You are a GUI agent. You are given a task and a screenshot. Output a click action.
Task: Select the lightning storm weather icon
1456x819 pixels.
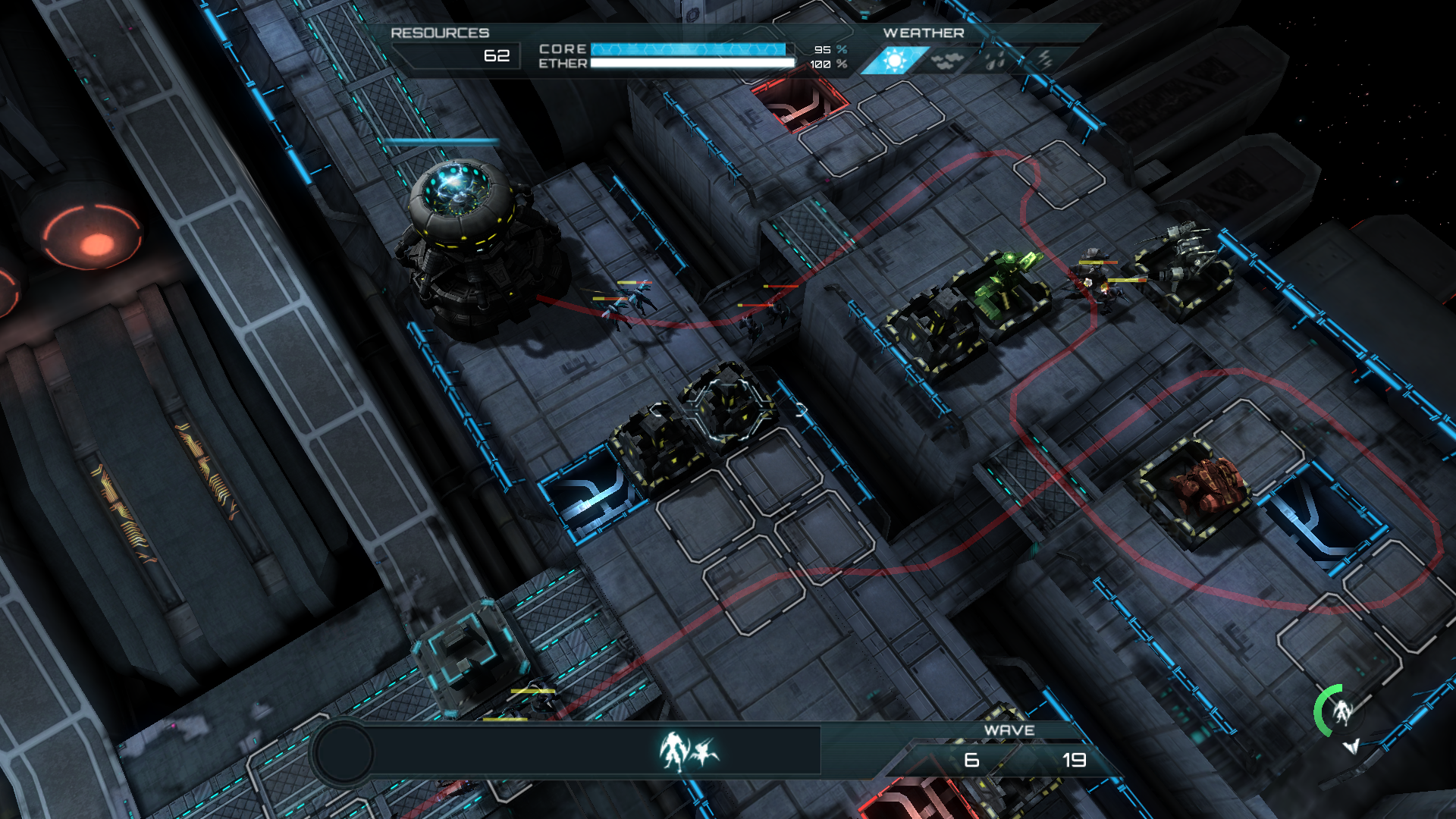[1045, 59]
